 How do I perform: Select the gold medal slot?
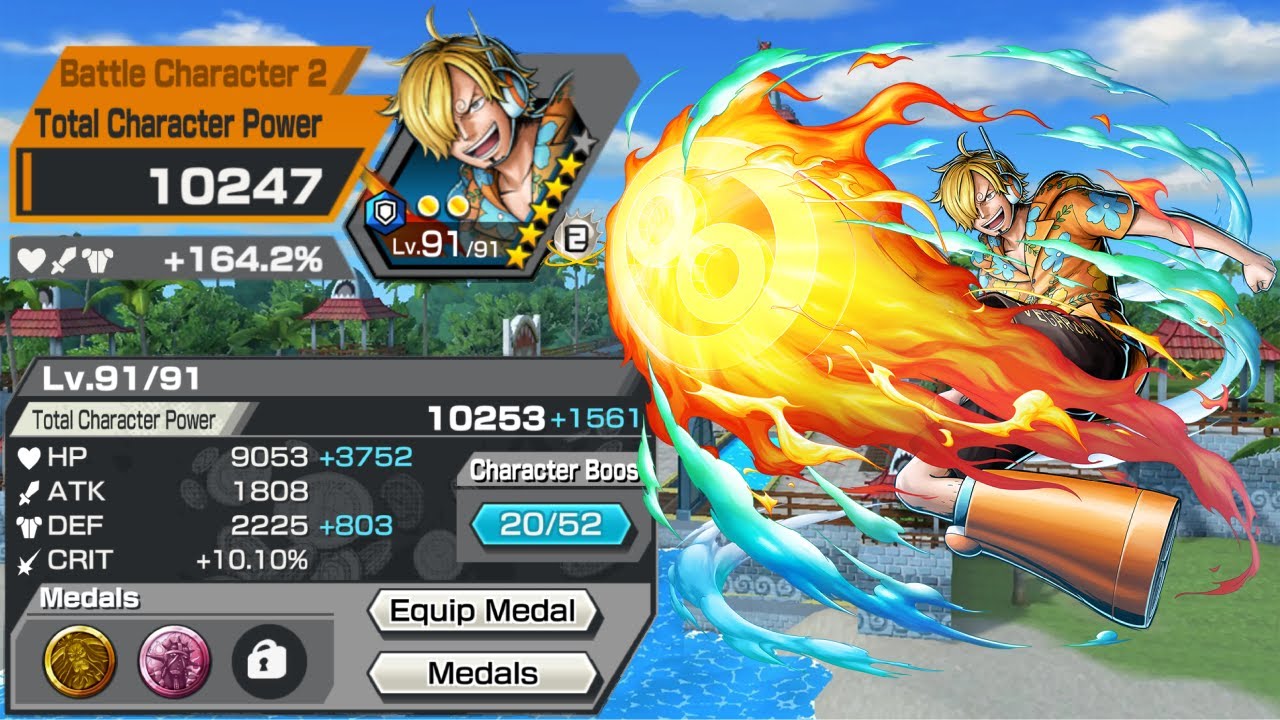pyautogui.click(x=79, y=661)
